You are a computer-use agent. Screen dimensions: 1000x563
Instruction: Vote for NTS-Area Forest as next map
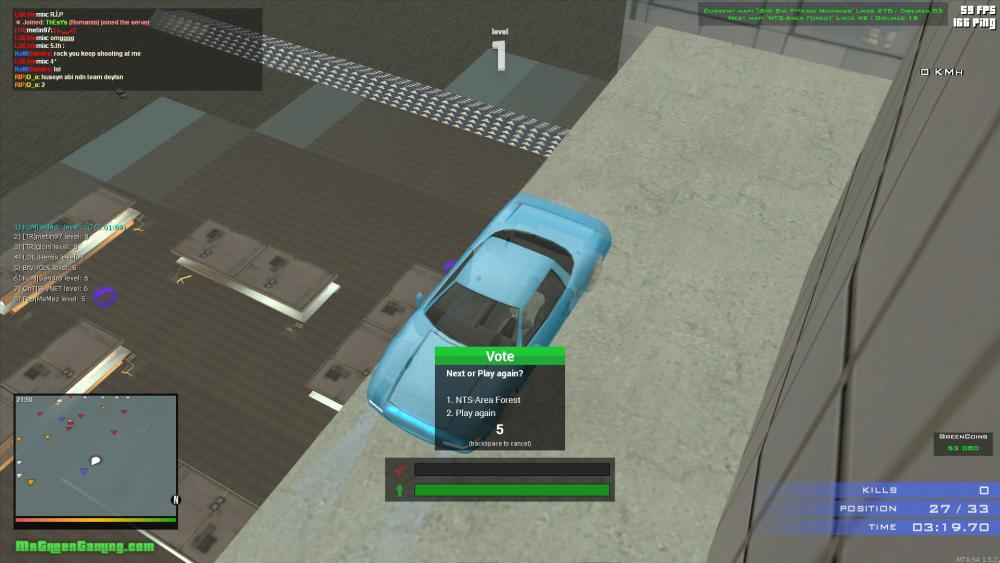point(488,400)
